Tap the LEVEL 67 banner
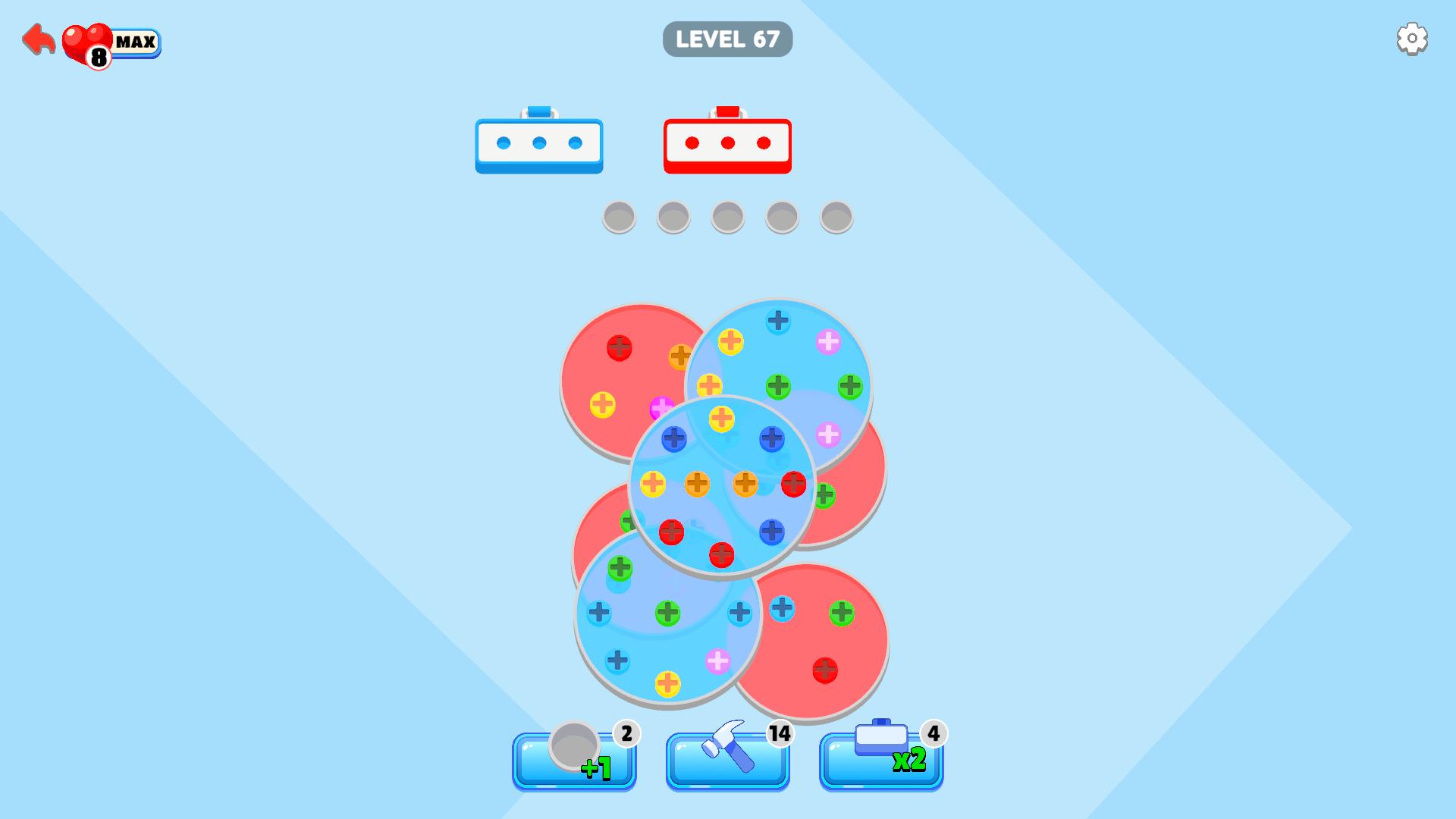 tap(727, 39)
